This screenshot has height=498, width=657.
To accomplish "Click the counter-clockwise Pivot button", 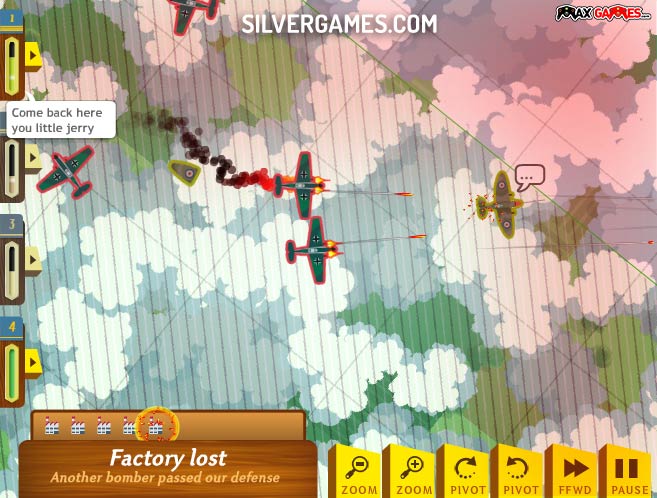I will point(520,472).
